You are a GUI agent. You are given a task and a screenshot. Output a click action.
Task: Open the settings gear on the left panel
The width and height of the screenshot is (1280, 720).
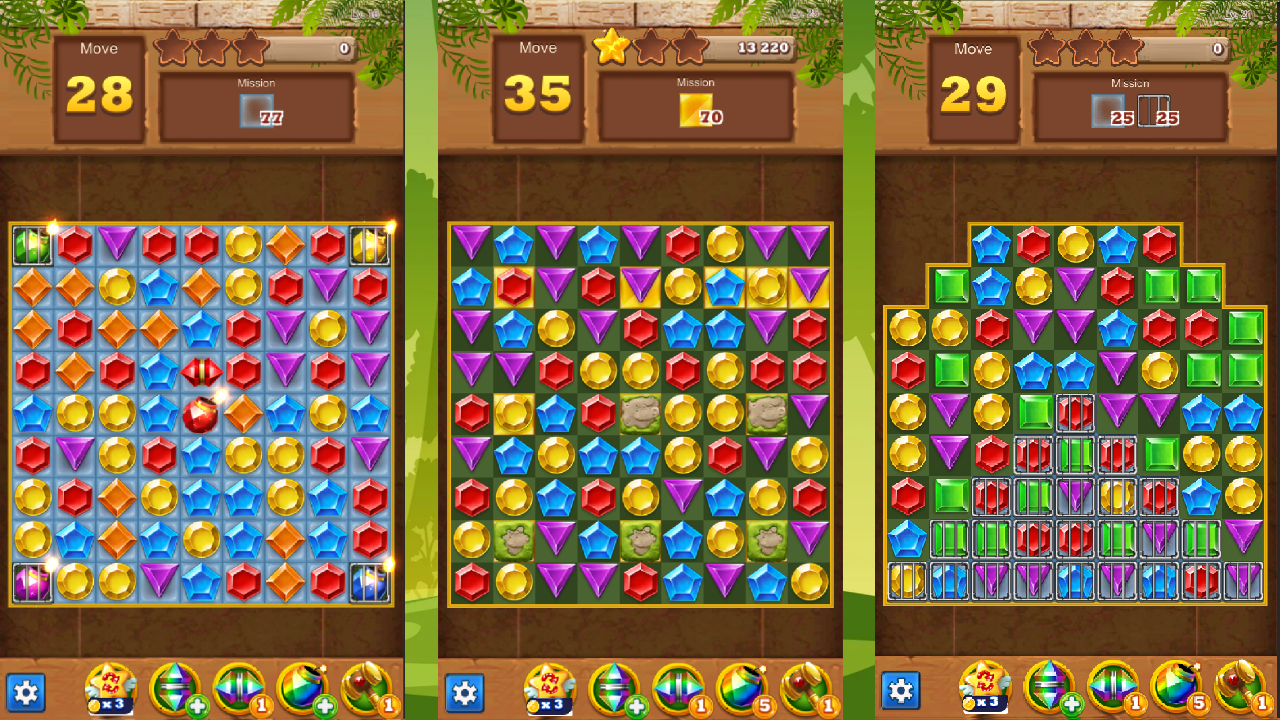coord(27,691)
